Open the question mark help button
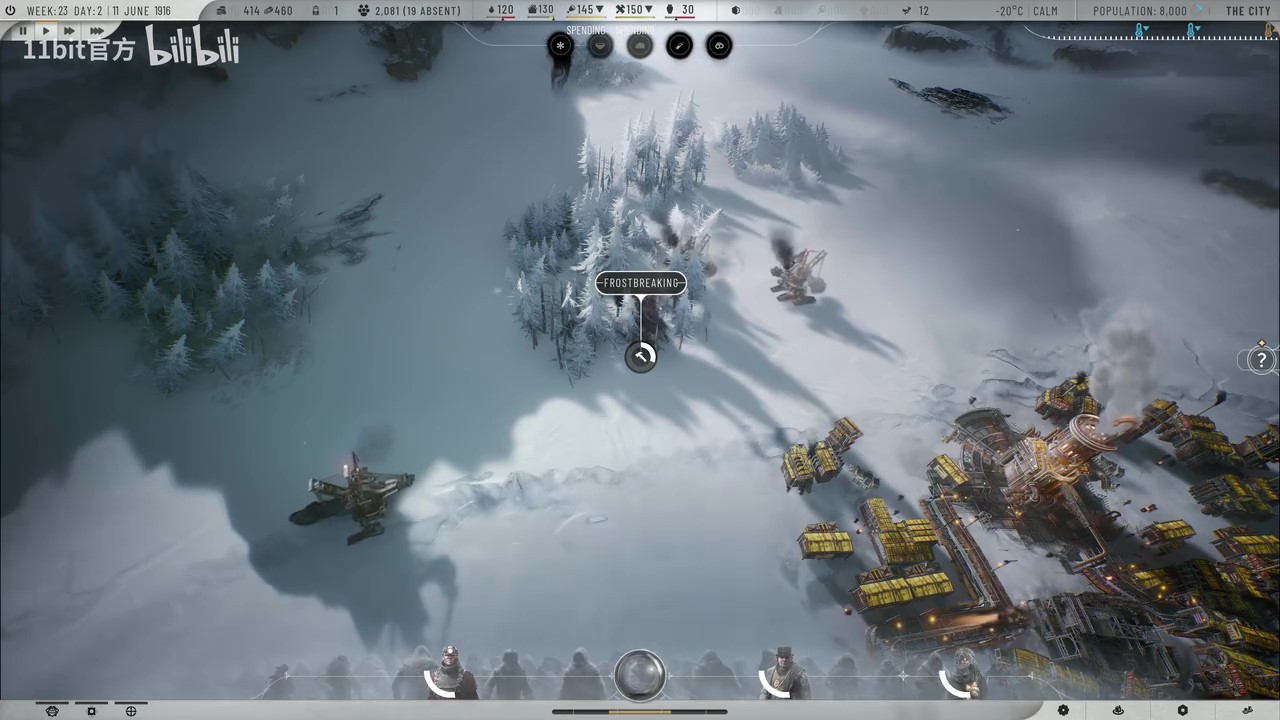This screenshot has width=1280, height=720. click(1262, 360)
